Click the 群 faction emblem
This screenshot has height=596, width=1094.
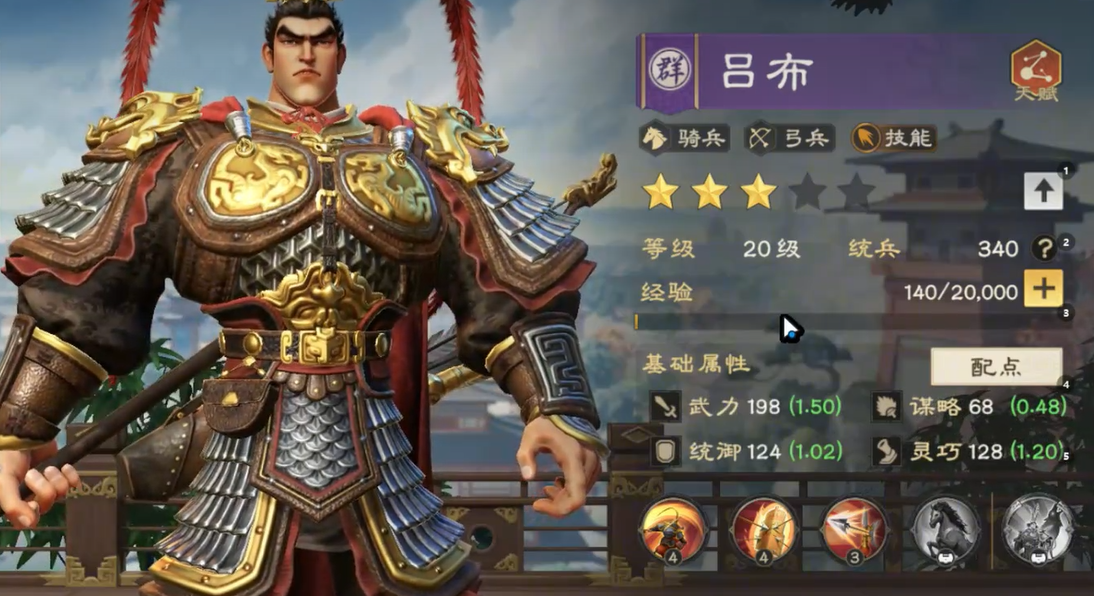[x=665, y=70]
